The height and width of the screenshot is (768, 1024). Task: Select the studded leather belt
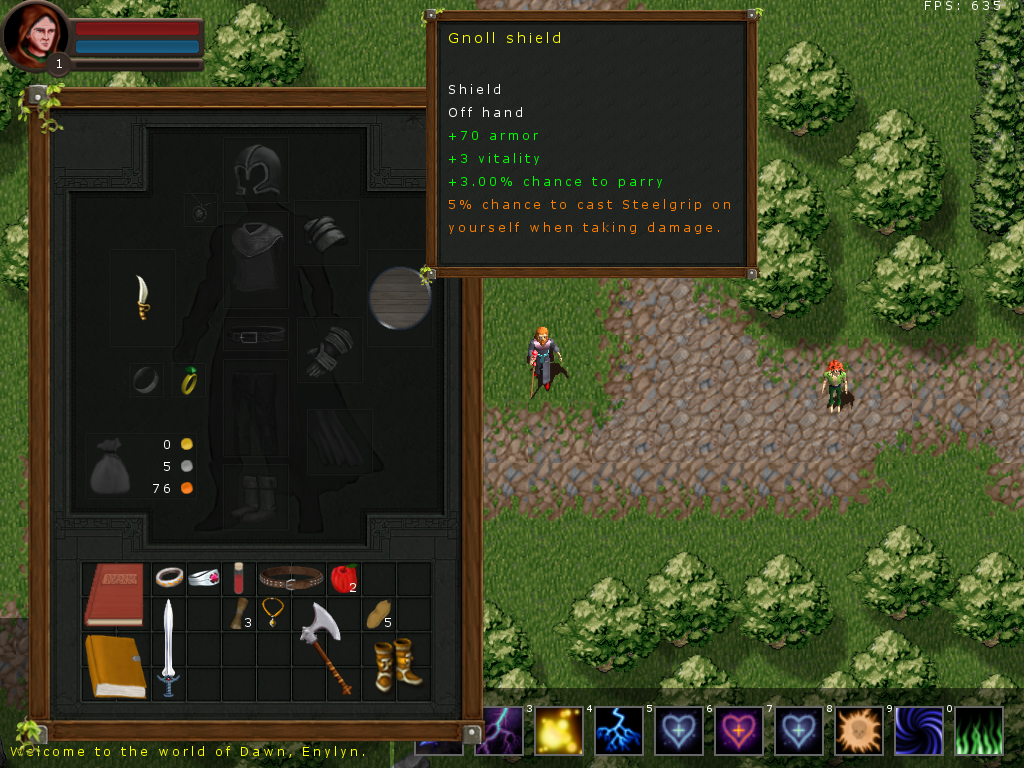[x=290, y=577]
